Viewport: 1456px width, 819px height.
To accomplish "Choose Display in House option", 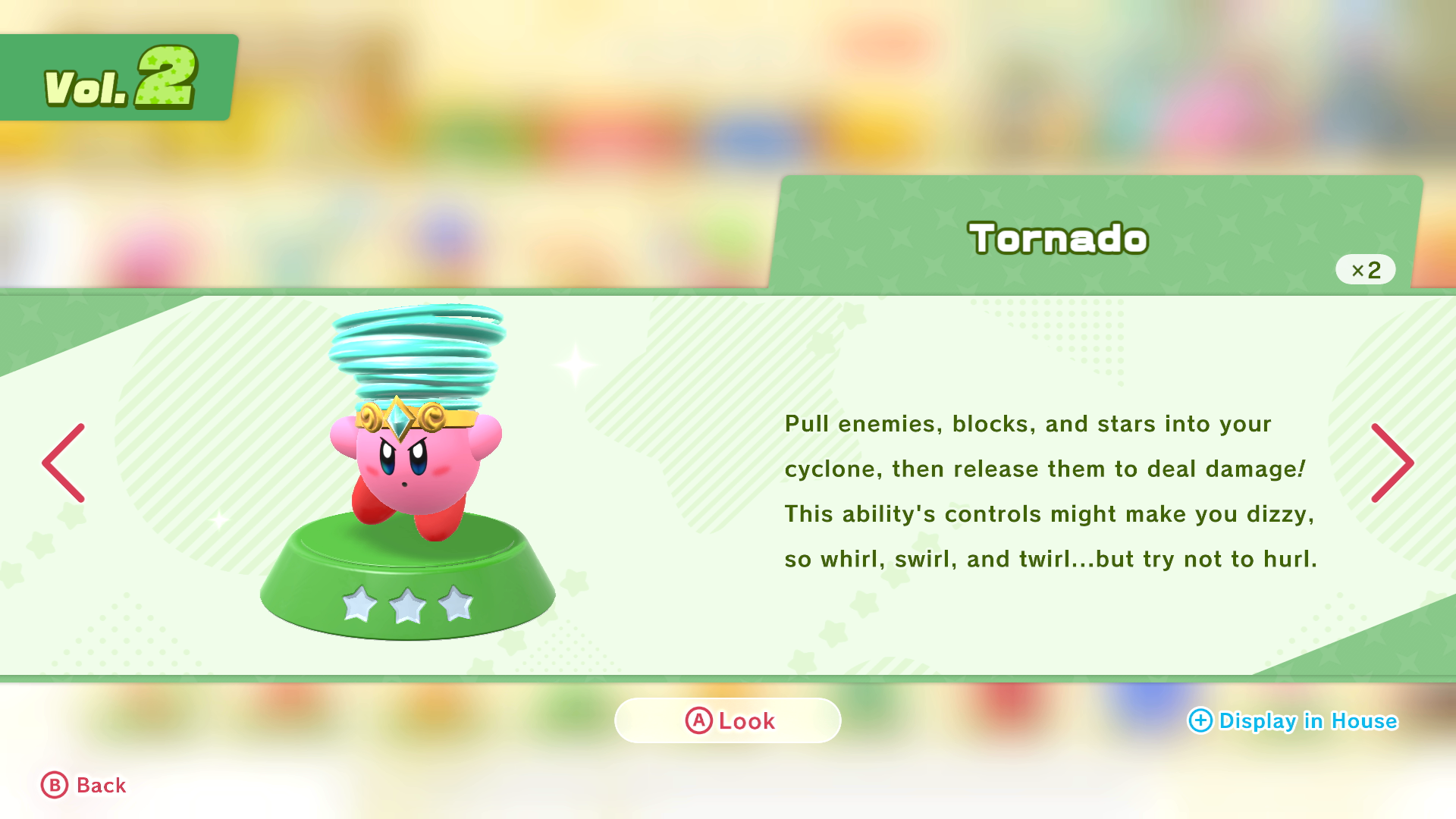I will (x=1293, y=720).
